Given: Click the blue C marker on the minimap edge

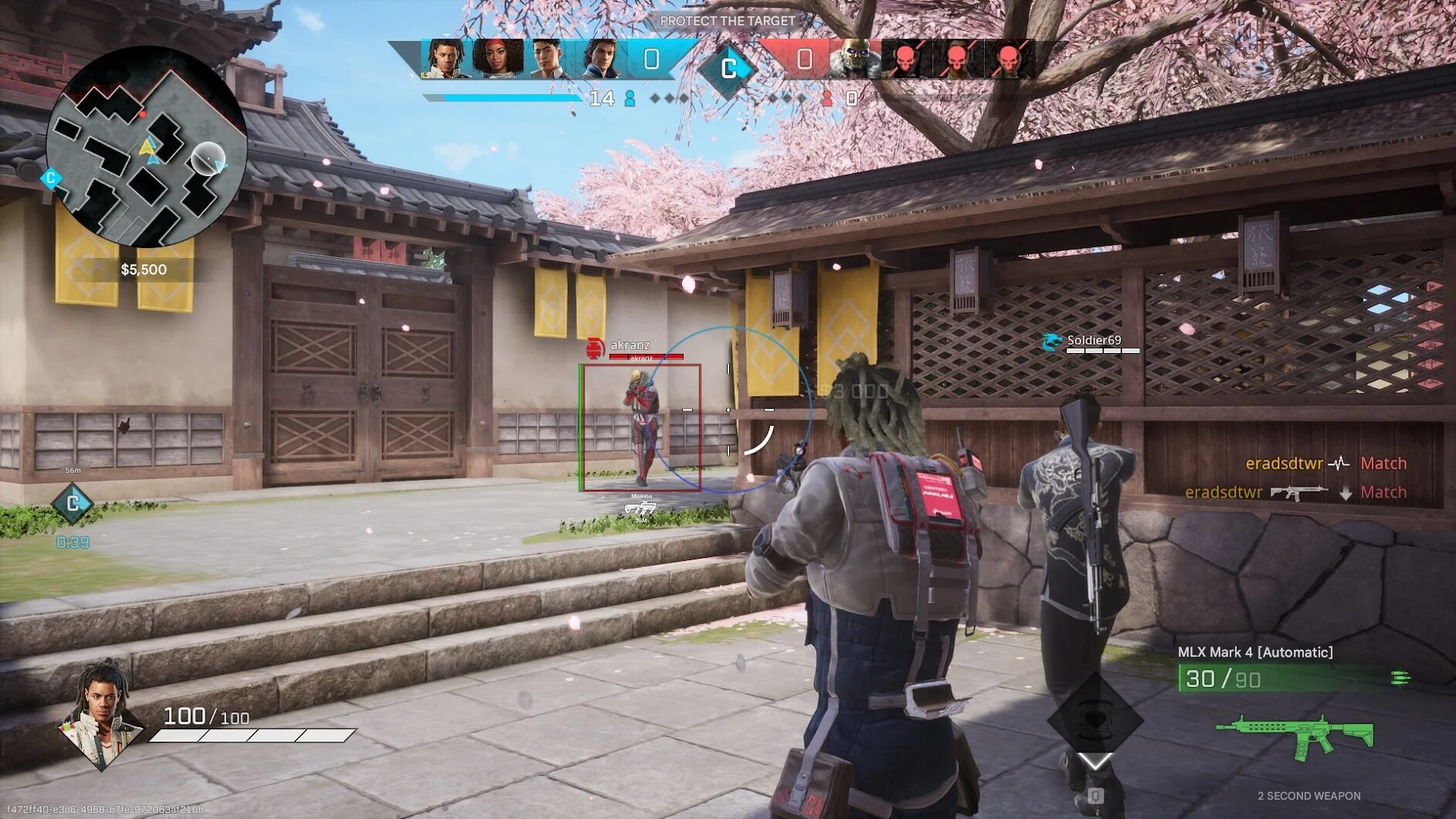Looking at the screenshot, I should pos(51,178).
